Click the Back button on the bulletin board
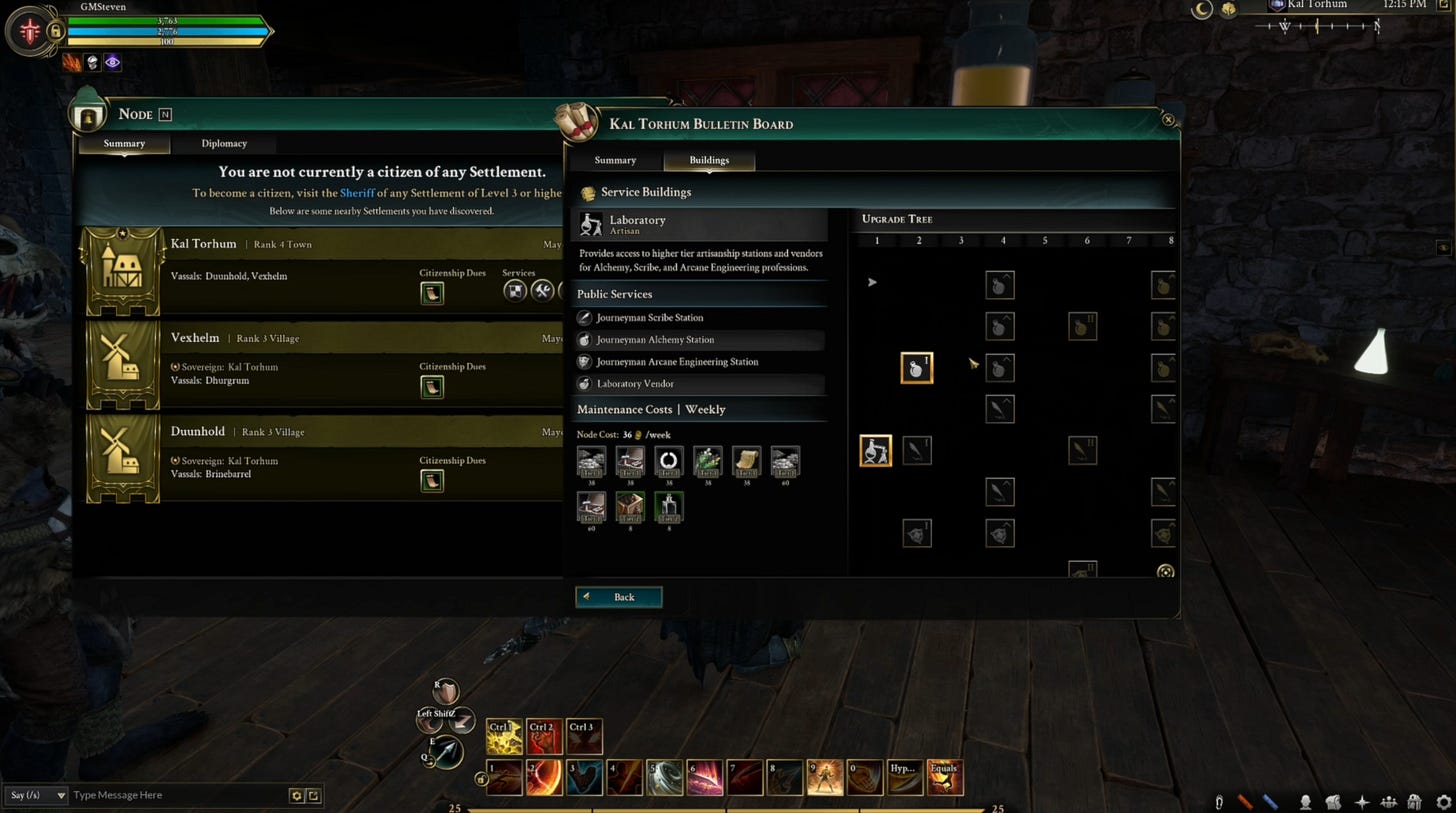The image size is (1456, 813). 618,597
